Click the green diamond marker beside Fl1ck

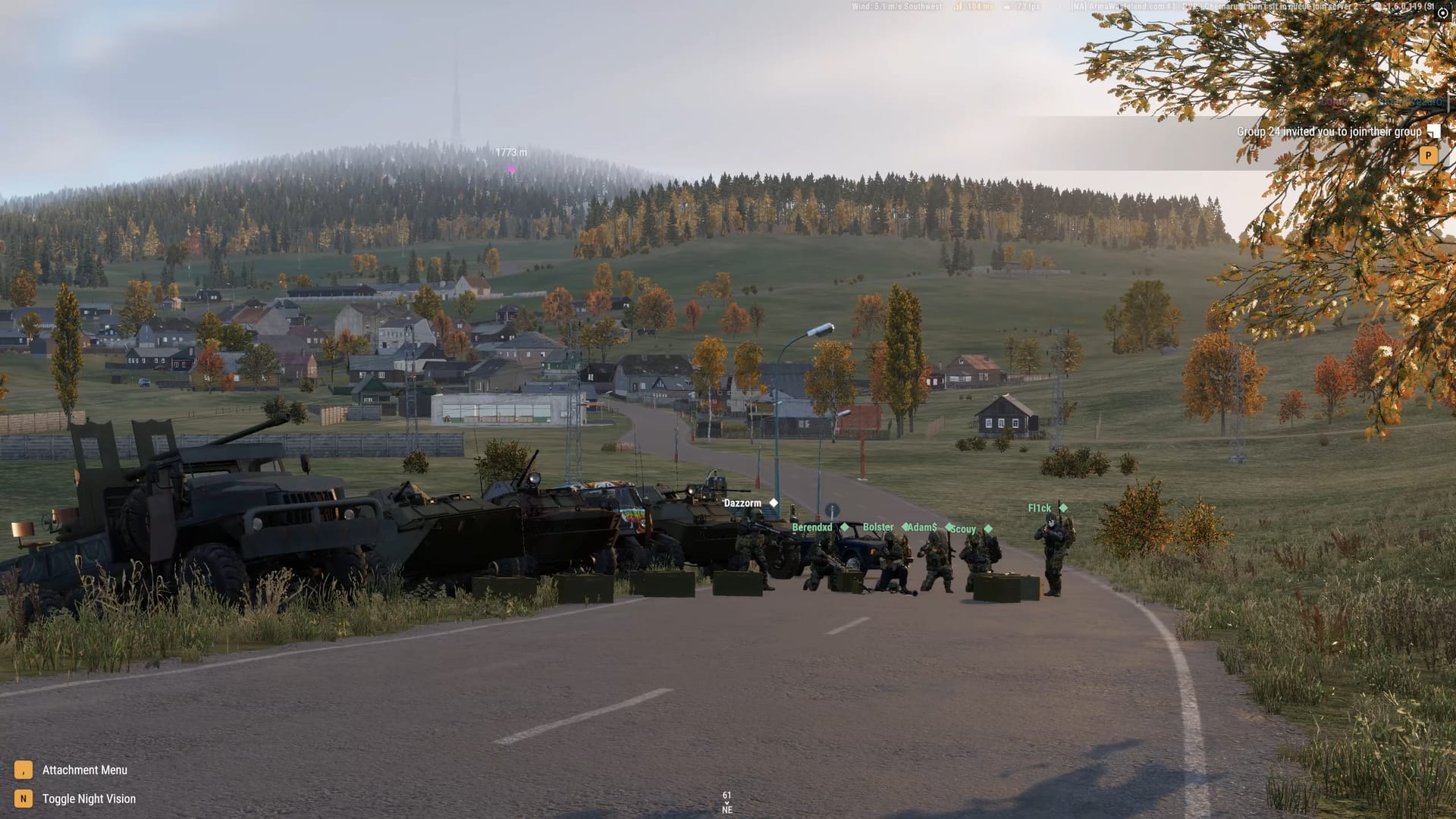click(x=1064, y=507)
